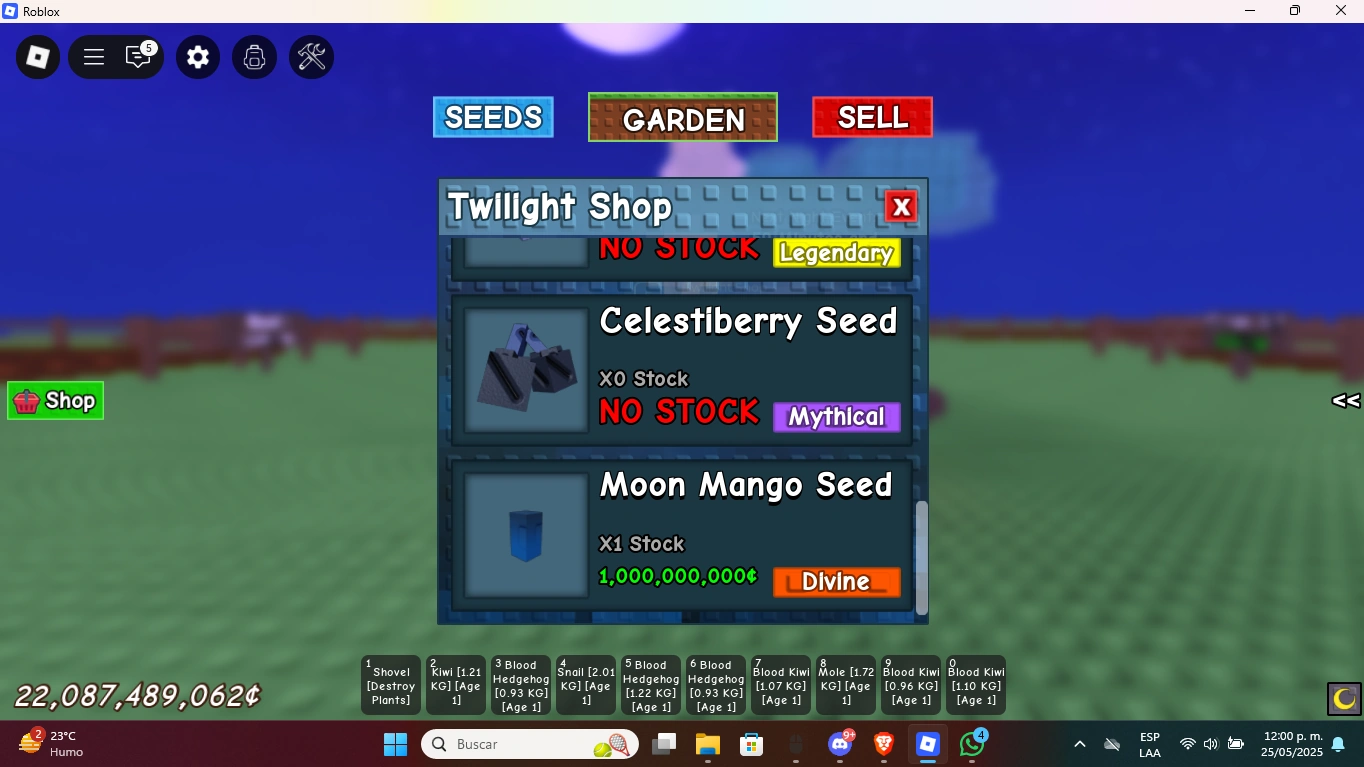Switch to the GARDEN tab
1364x767 pixels.
point(682,118)
